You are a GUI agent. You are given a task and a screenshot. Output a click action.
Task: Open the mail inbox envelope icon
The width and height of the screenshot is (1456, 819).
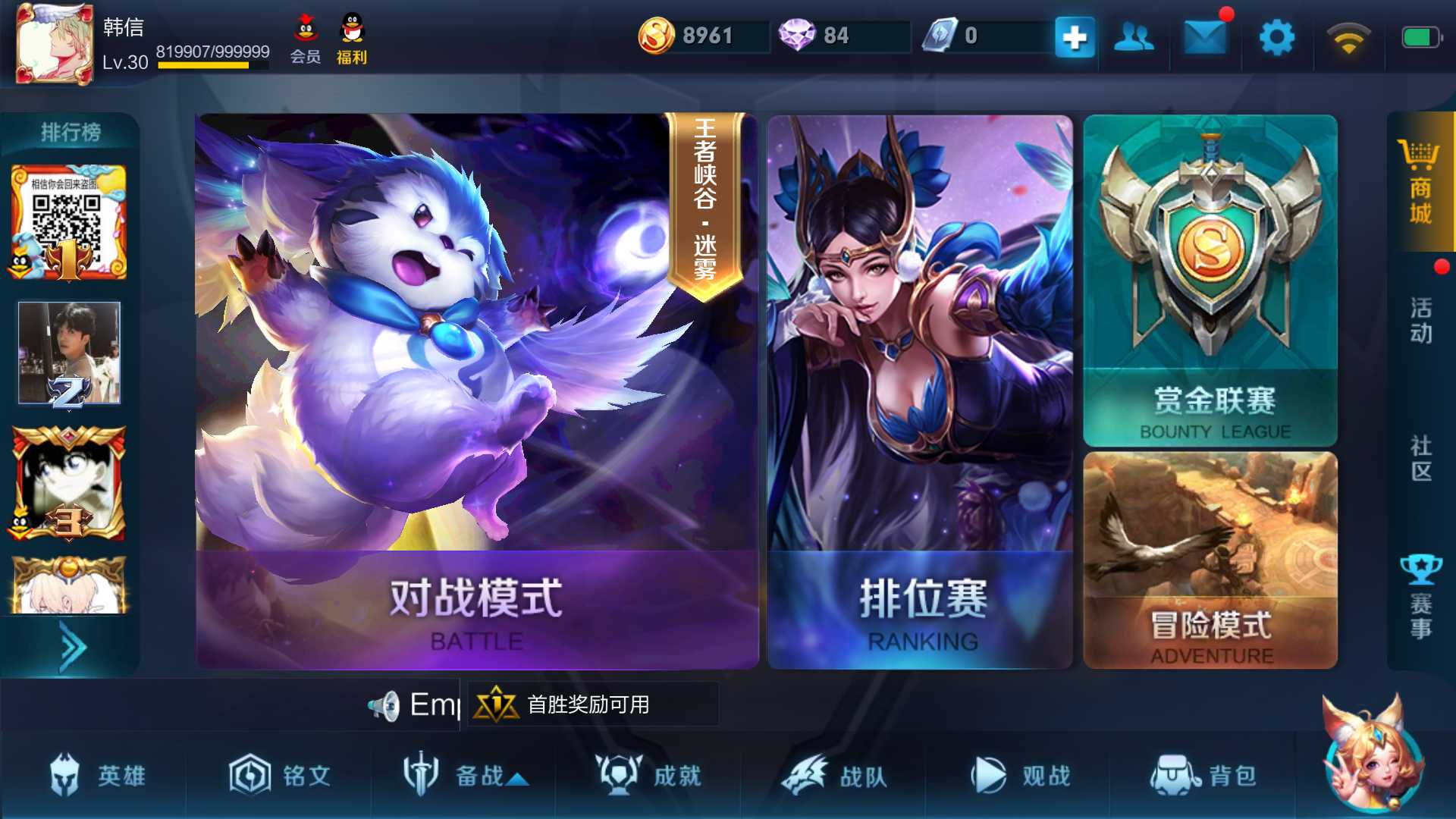pyautogui.click(x=1204, y=36)
